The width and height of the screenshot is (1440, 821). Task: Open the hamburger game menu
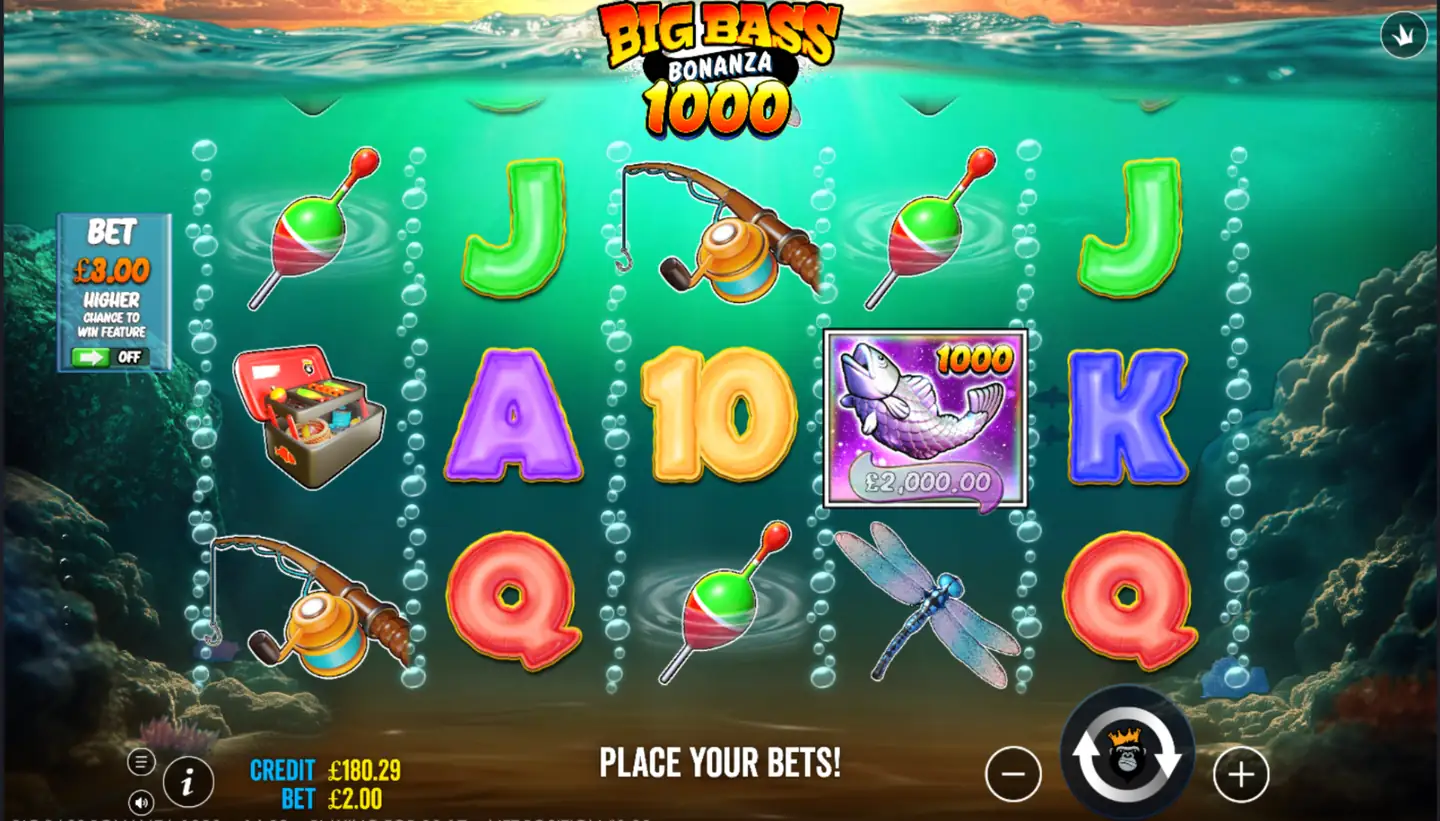(140, 762)
